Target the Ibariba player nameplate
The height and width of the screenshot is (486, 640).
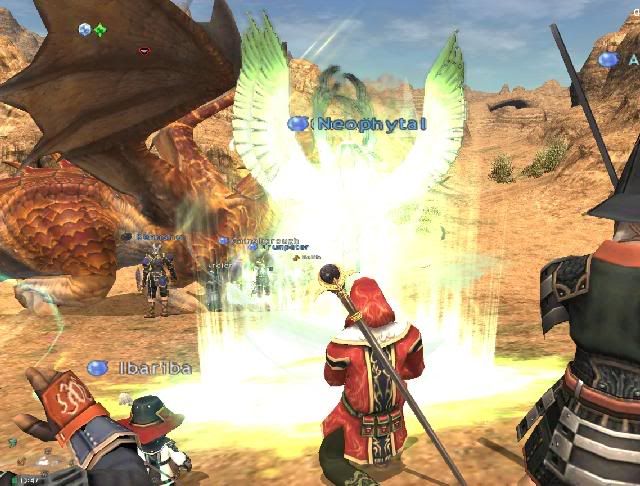(x=151, y=368)
